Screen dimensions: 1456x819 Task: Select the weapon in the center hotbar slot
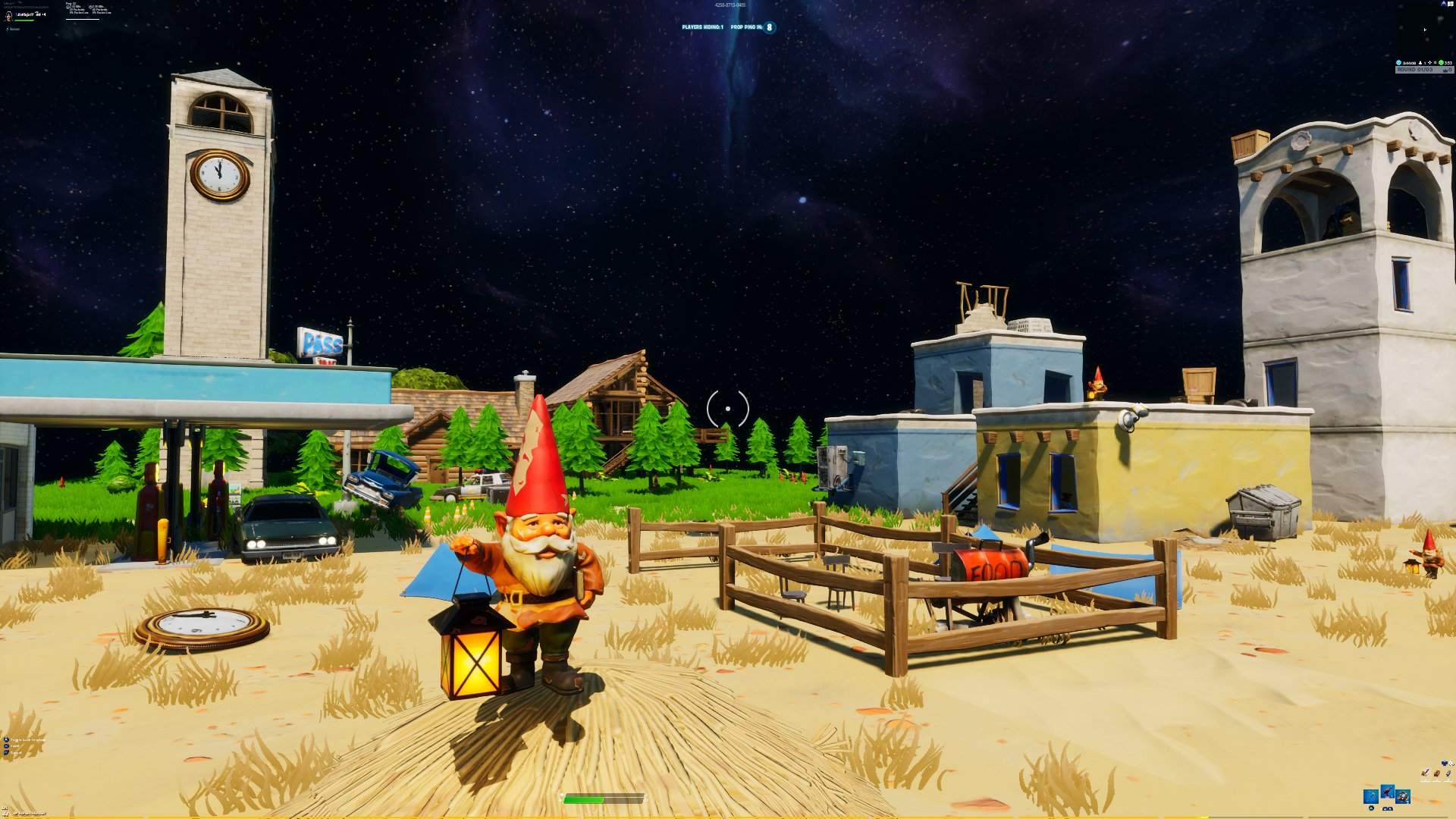coord(1387,792)
